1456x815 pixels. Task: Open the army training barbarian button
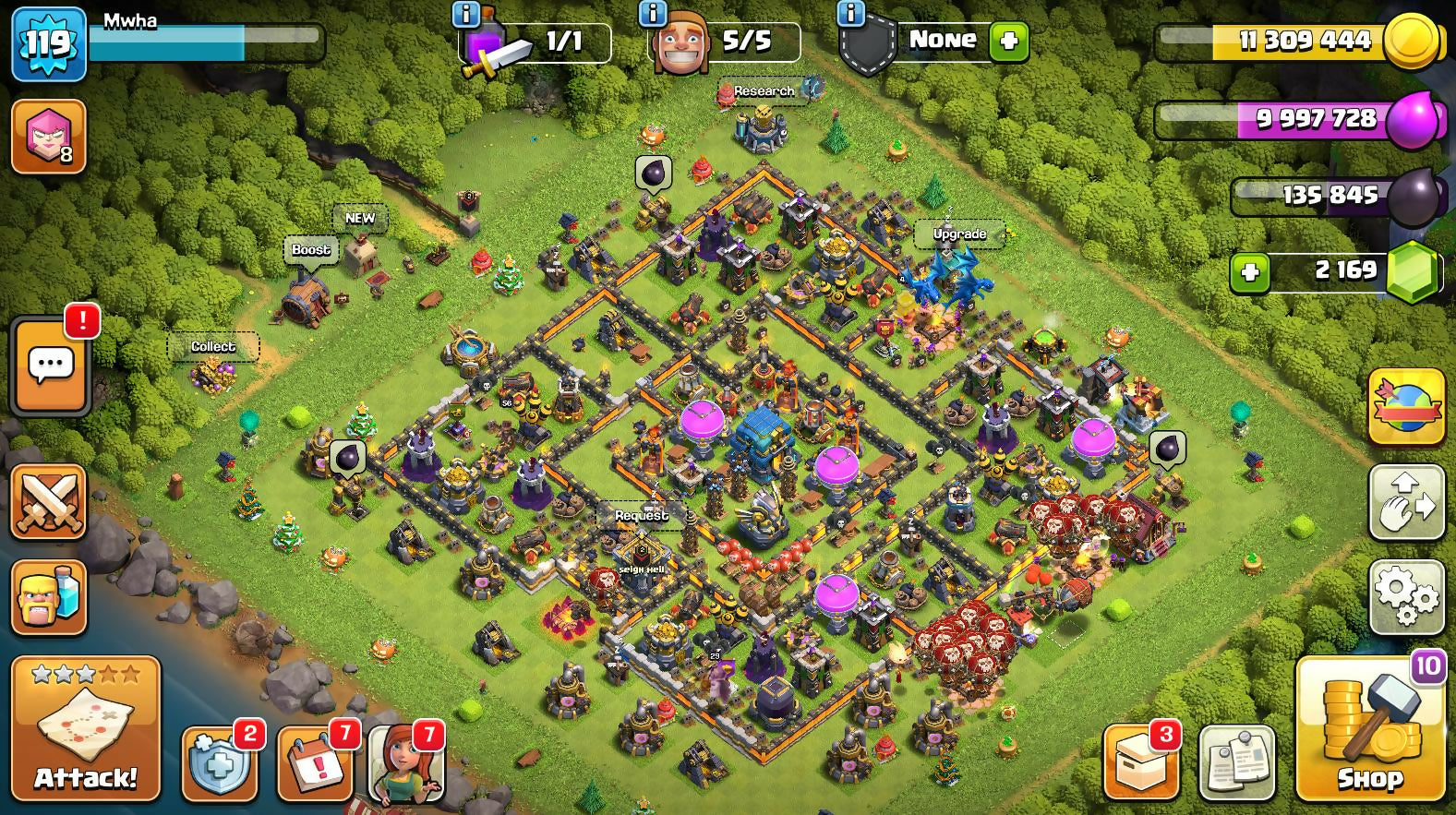point(48,597)
